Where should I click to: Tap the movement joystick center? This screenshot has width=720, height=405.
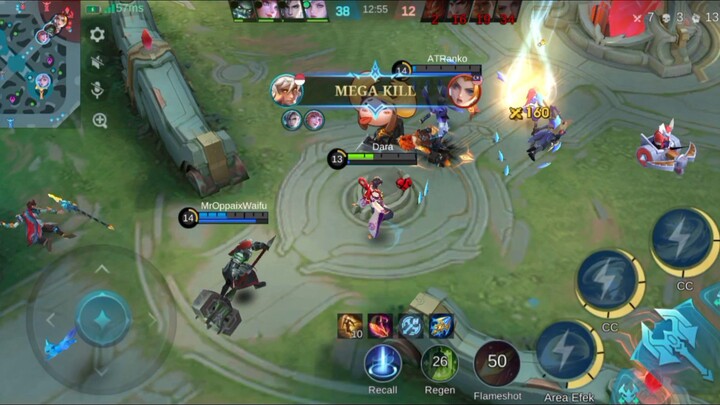[x=103, y=319]
